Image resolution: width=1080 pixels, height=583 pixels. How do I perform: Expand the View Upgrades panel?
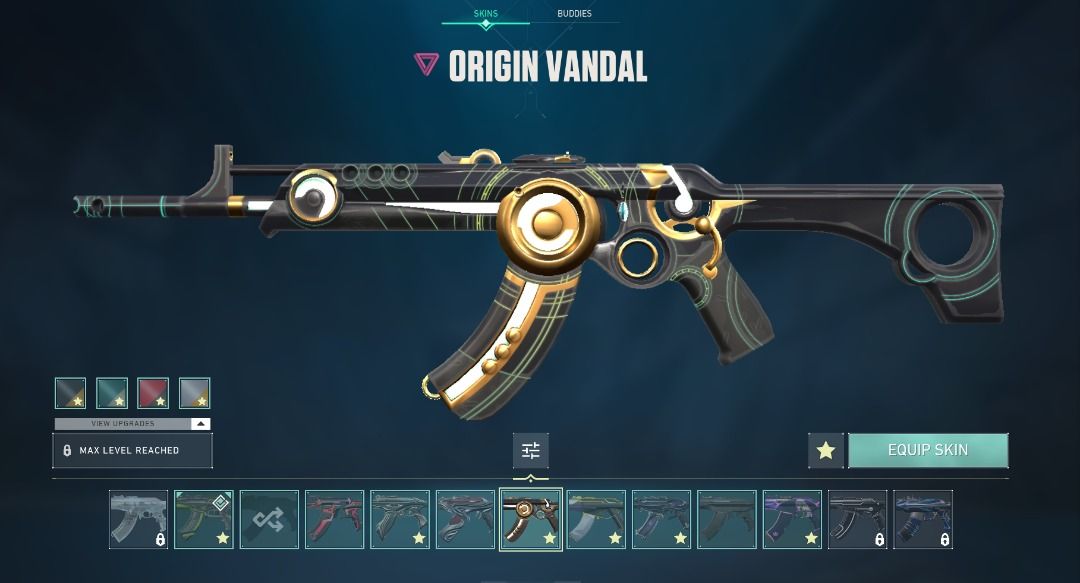pyautogui.click(x=132, y=424)
